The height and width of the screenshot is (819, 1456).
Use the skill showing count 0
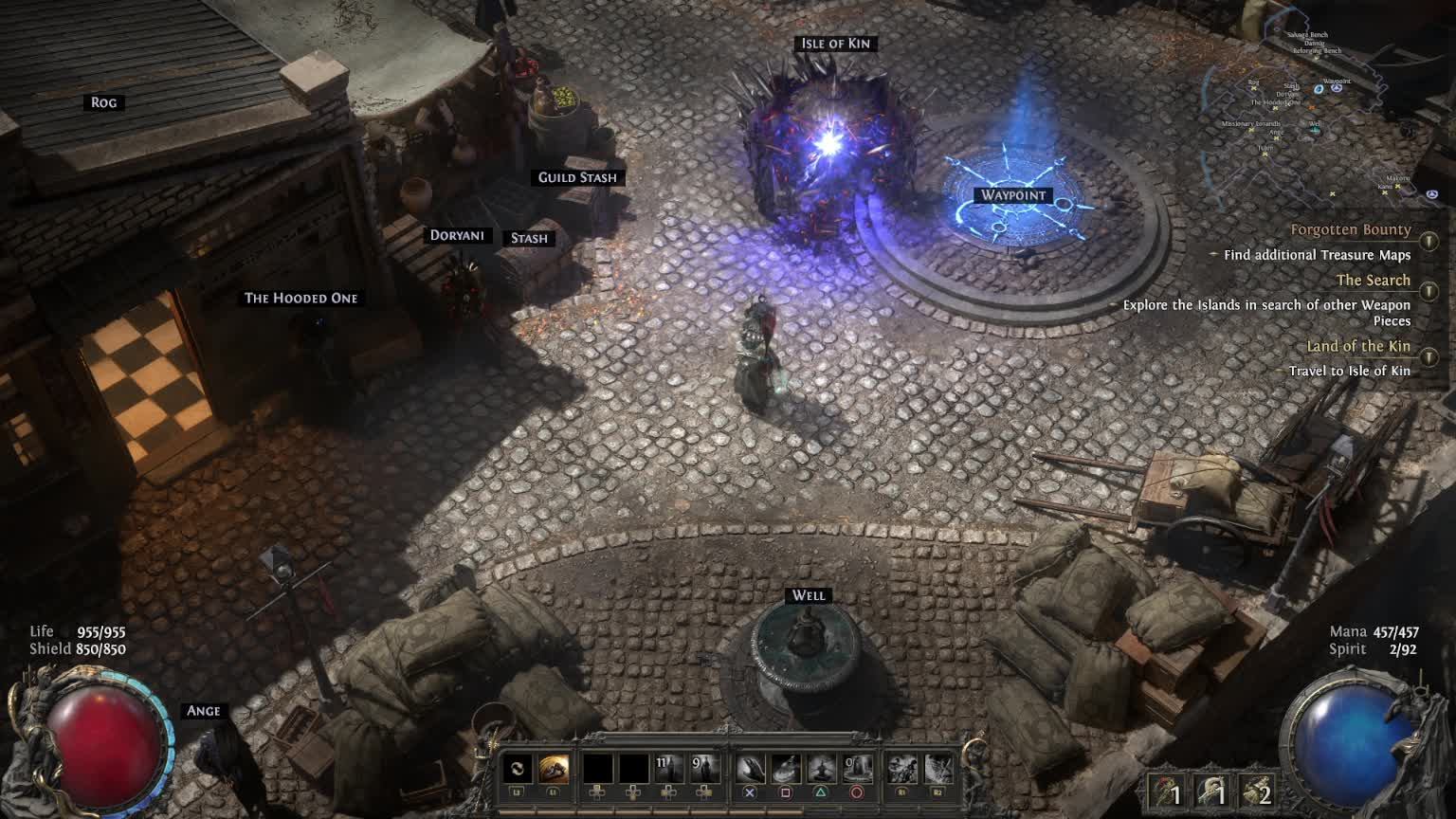[x=857, y=769]
